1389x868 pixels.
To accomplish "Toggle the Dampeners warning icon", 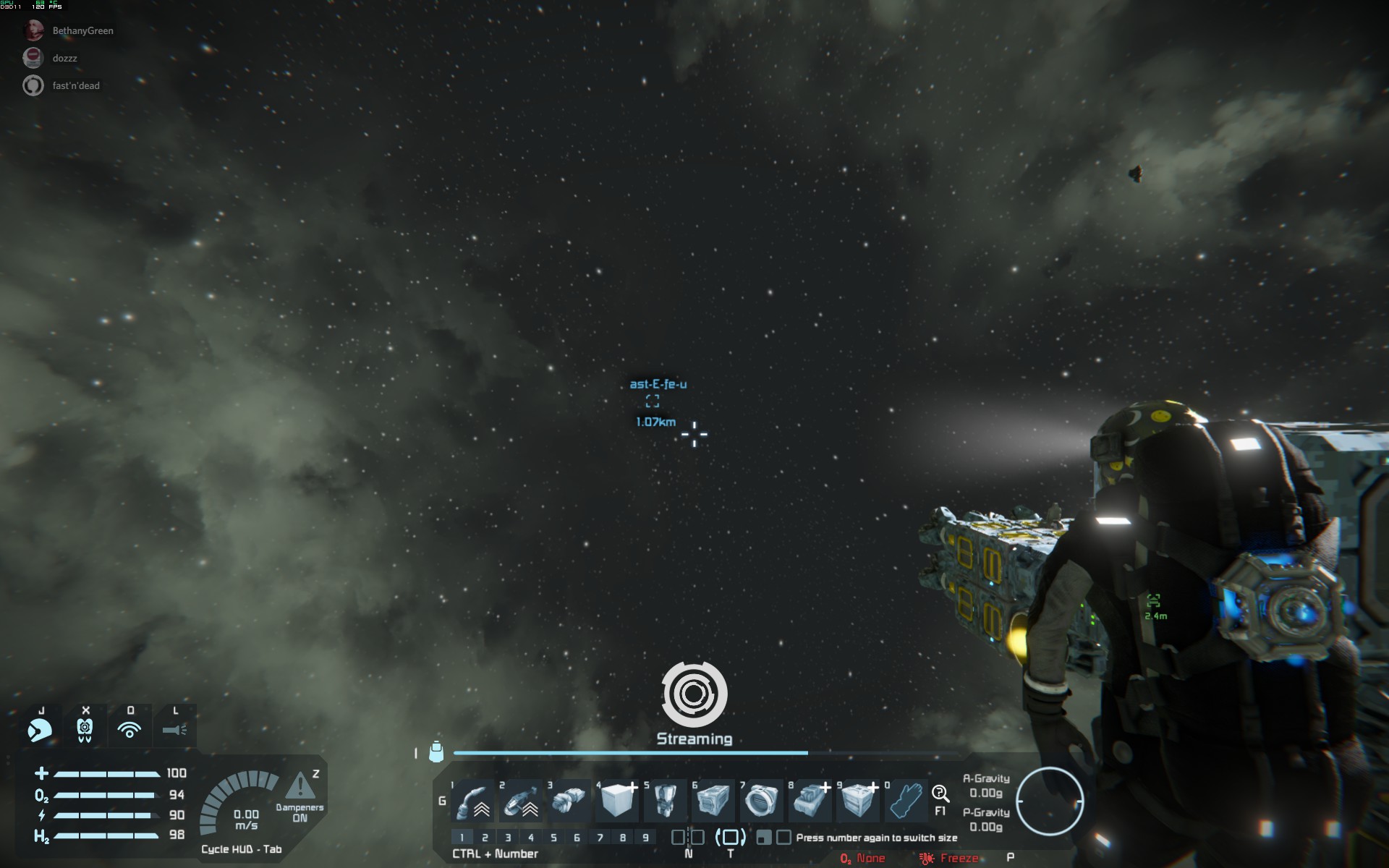I will [300, 788].
